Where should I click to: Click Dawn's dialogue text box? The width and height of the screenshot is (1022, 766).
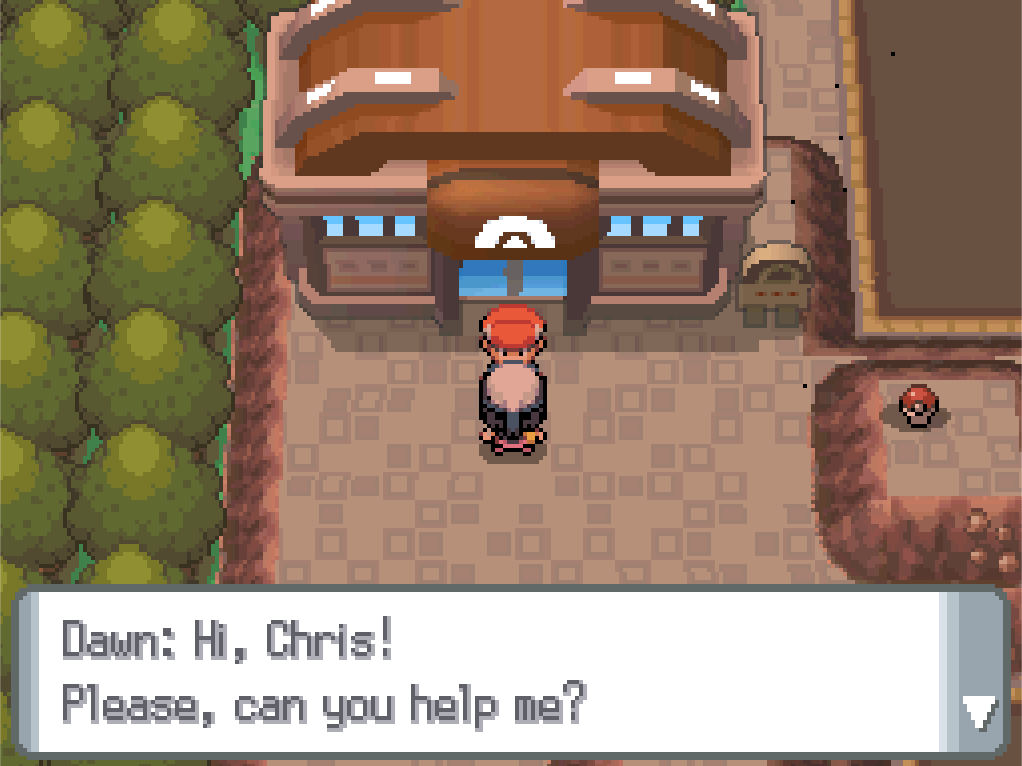(x=480, y=671)
